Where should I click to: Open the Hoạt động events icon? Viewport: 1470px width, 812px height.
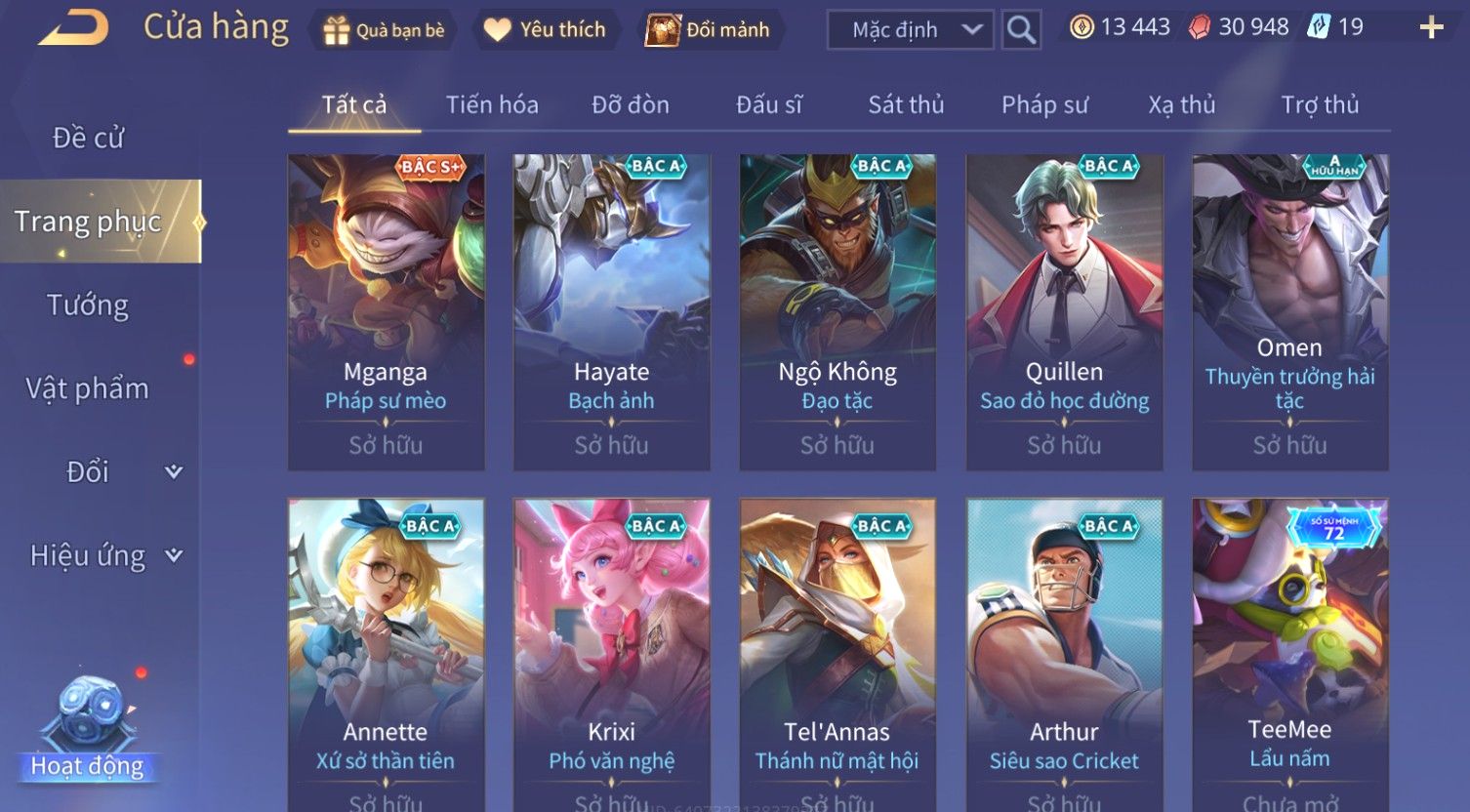point(88,732)
